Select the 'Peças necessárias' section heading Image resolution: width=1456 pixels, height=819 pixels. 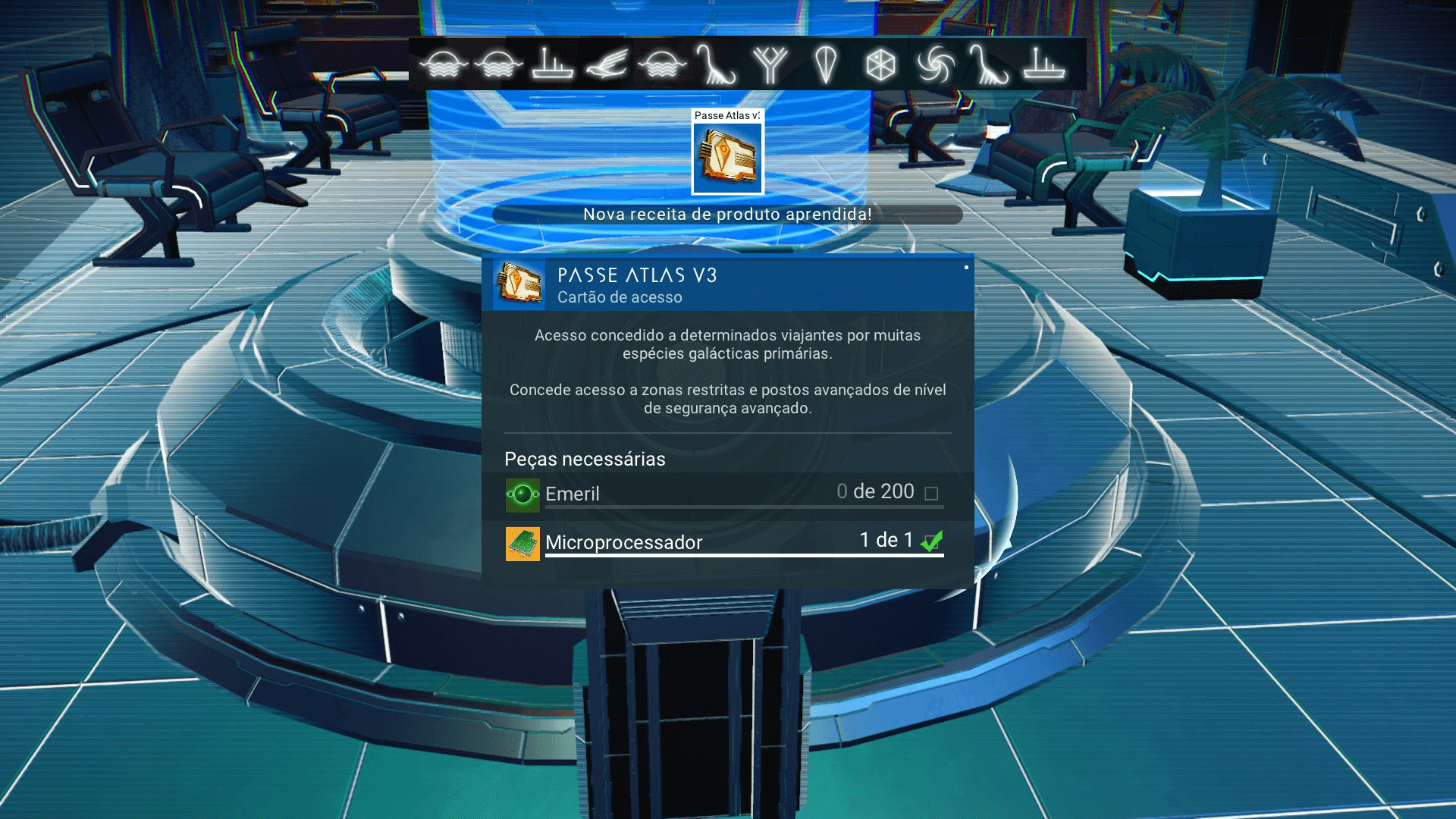[585, 459]
